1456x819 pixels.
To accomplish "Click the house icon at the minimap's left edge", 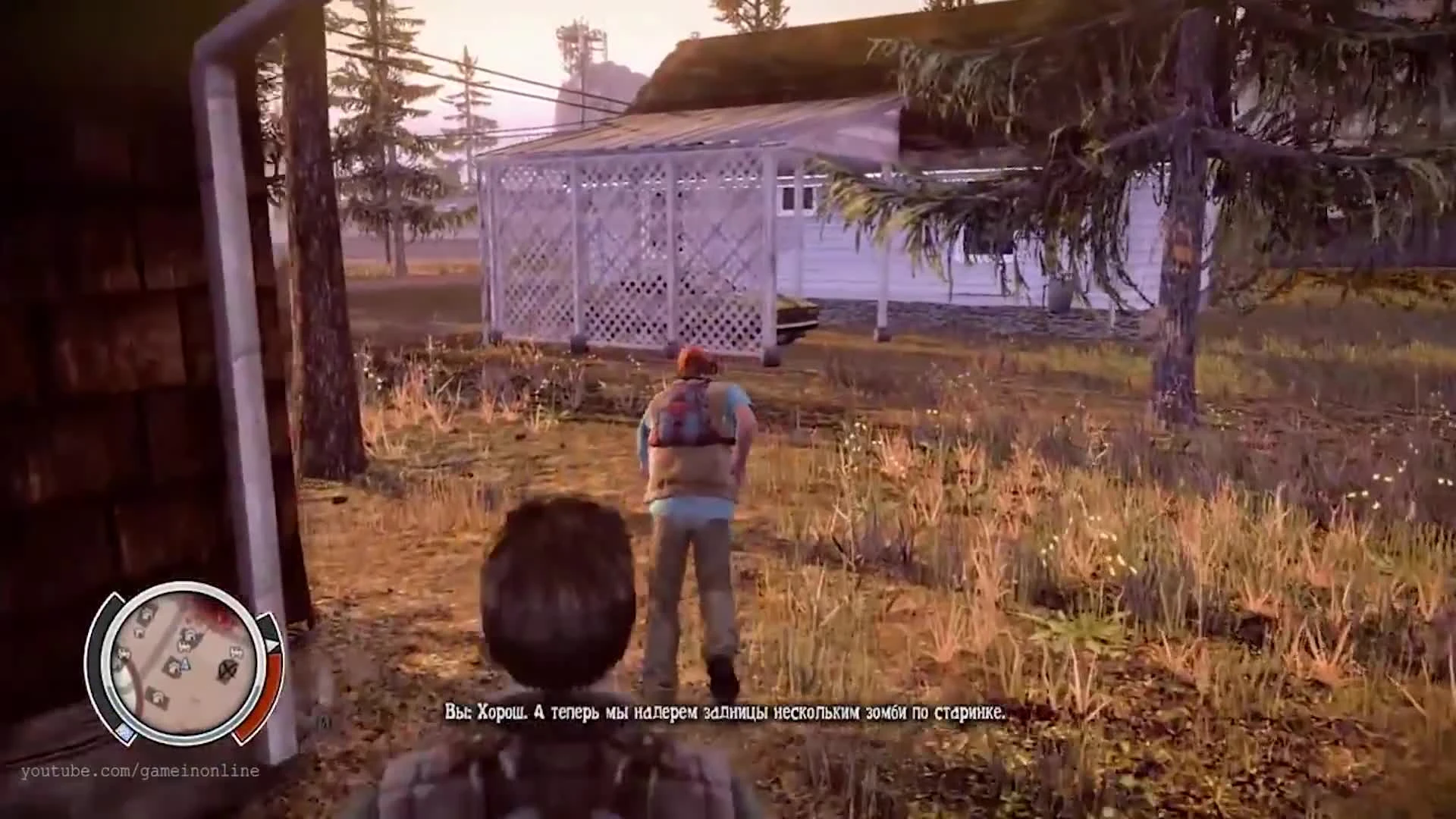I will (x=124, y=654).
